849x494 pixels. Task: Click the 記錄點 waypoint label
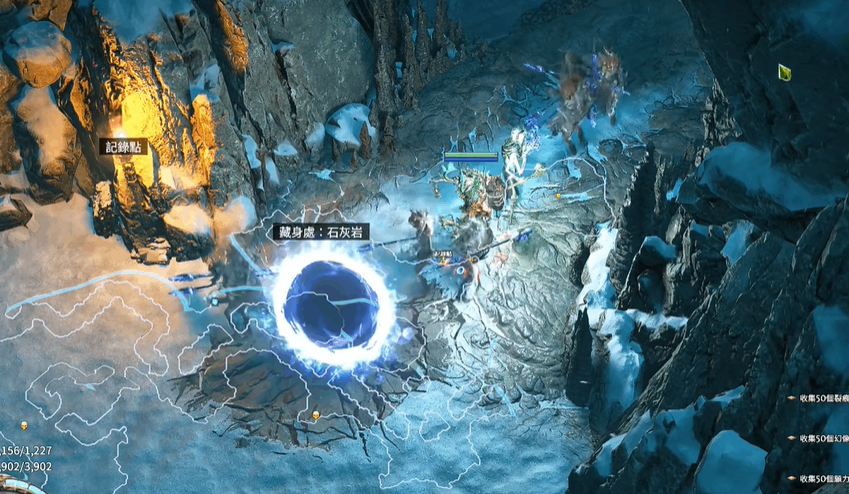[125, 147]
